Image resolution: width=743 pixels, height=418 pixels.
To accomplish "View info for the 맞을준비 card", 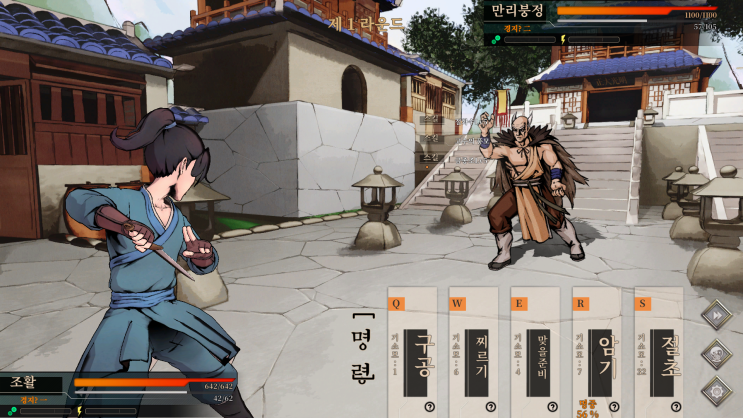I will pyautogui.click(x=553, y=406).
